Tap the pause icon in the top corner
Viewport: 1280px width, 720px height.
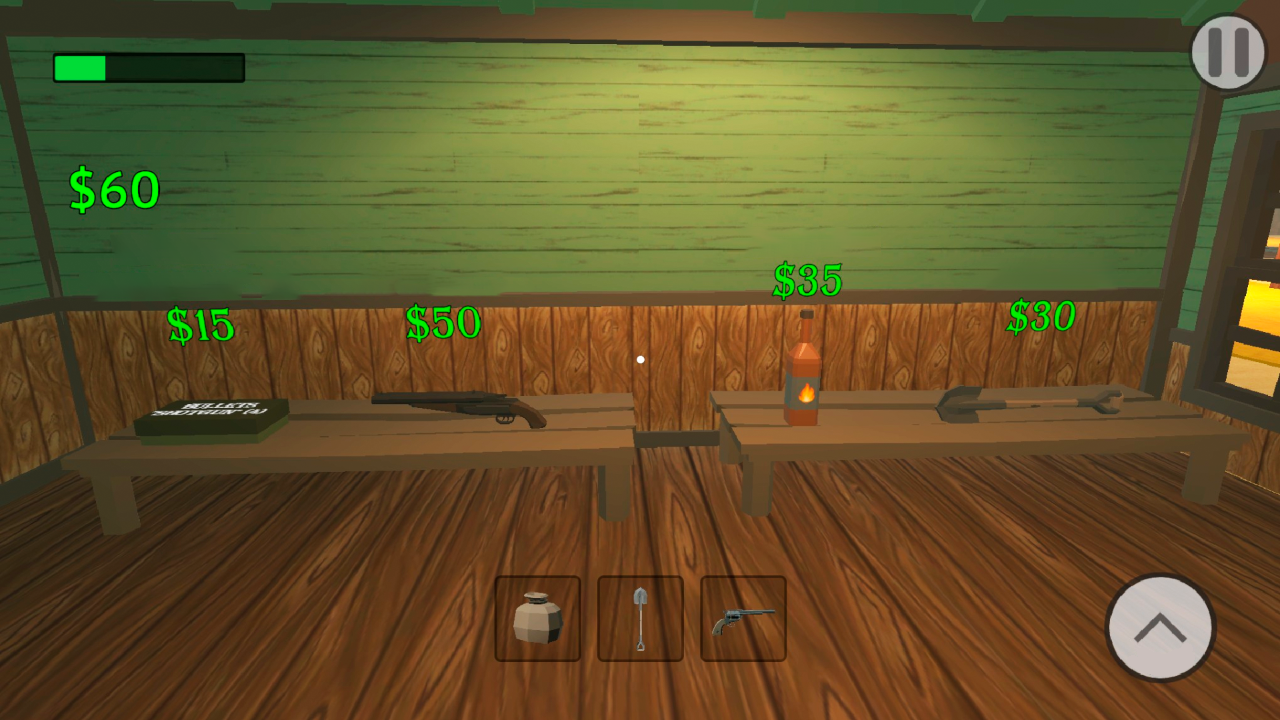tap(1228, 51)
